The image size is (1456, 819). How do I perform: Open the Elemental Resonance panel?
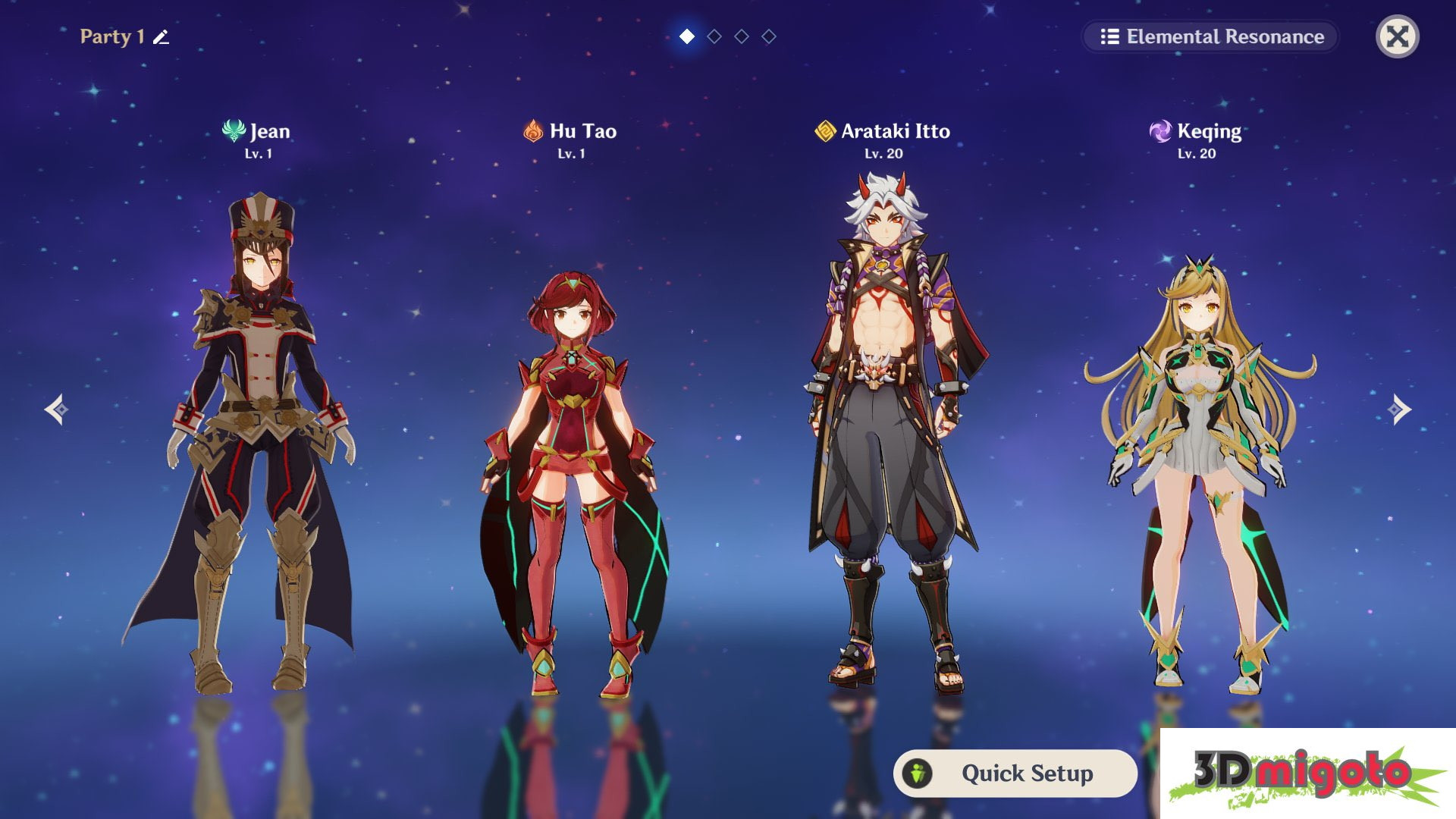[x=1209, y=36]
